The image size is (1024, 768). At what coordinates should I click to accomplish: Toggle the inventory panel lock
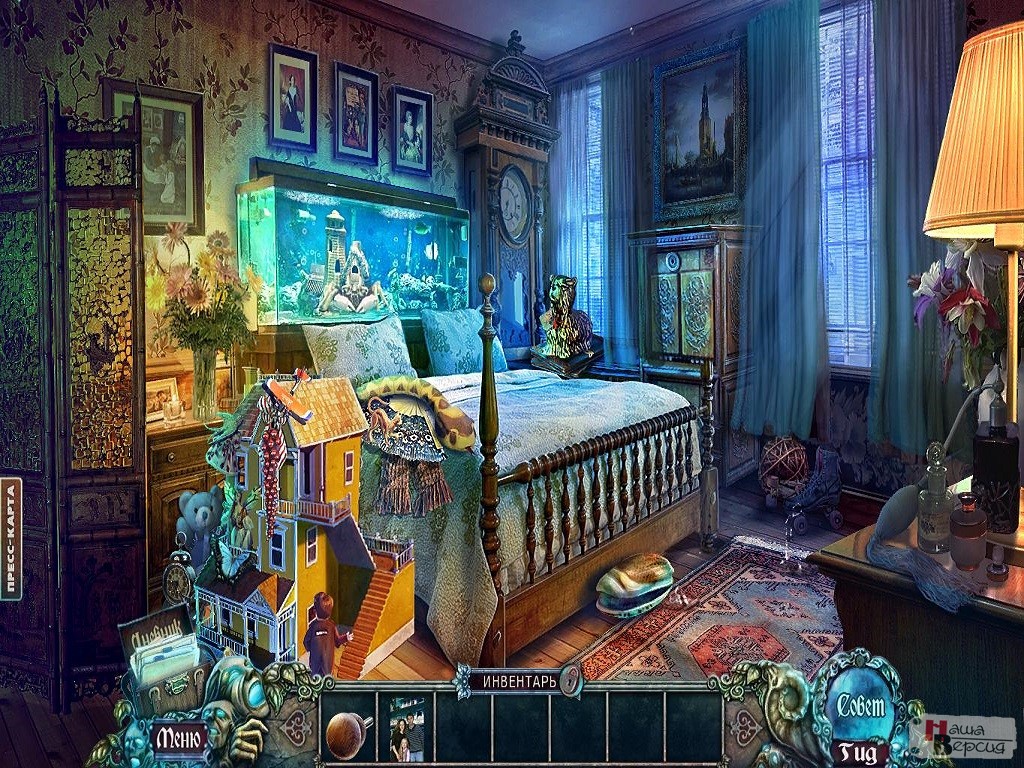click(570, 680)
